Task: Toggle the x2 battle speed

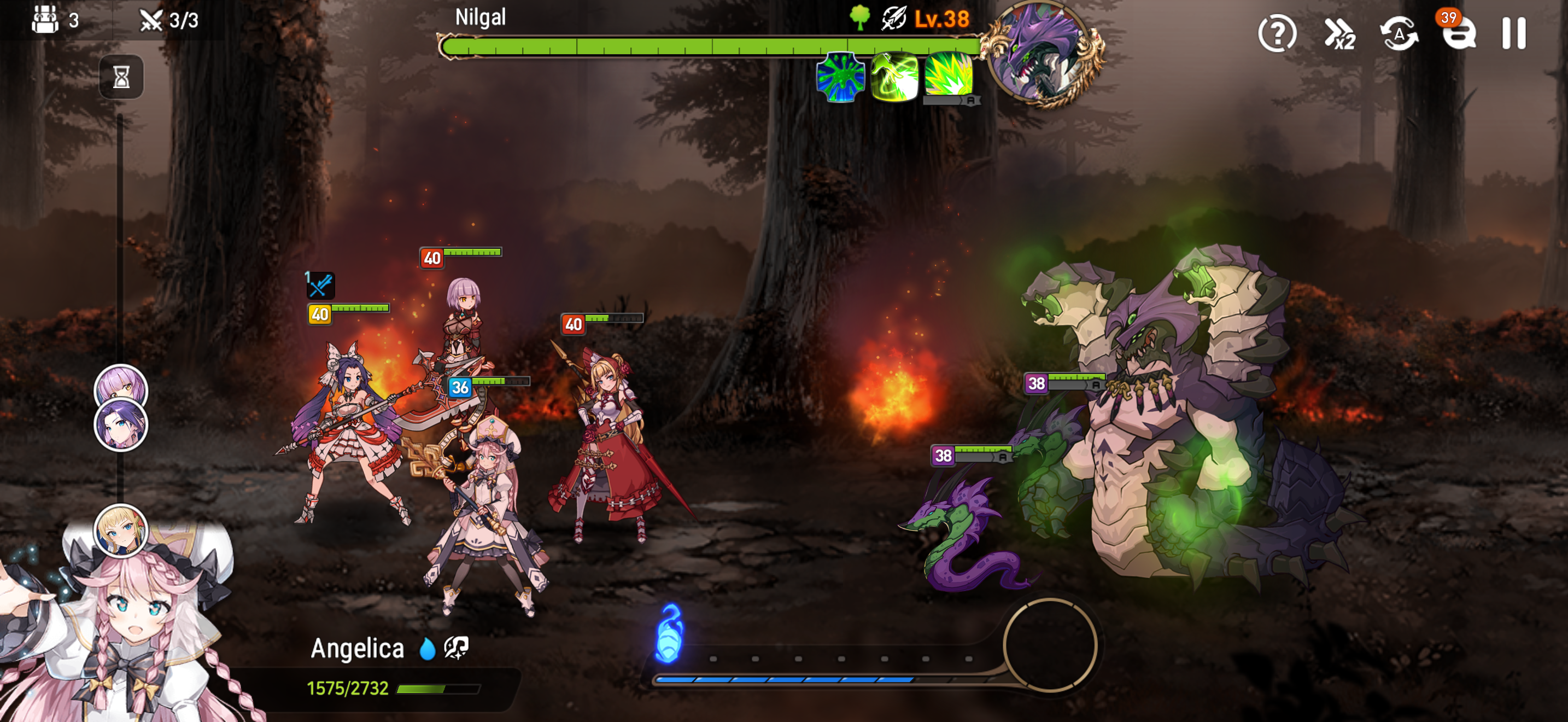Action: coord(1339,33)
